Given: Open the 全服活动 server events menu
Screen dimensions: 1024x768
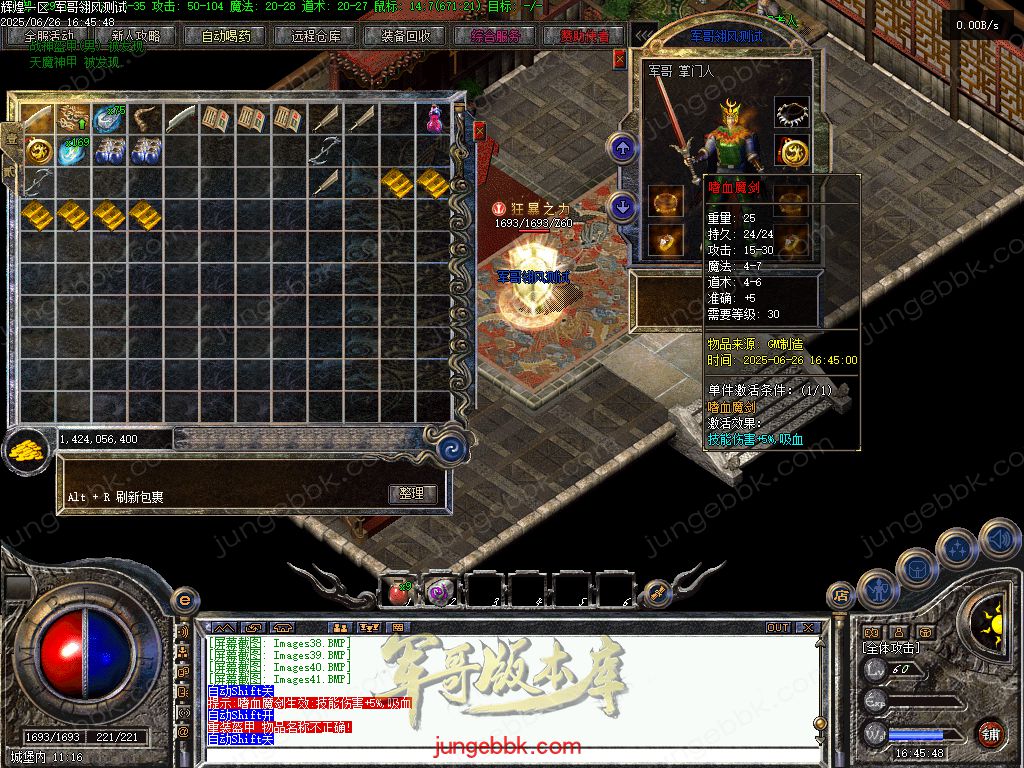Looking at the screenshot, I should 49,36.
